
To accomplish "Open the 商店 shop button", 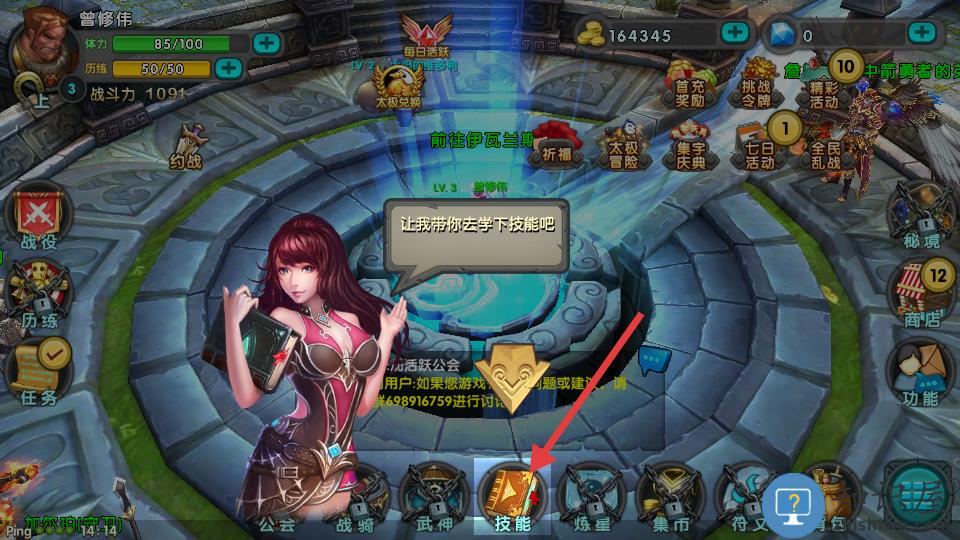I will click(x=921, y=295).
